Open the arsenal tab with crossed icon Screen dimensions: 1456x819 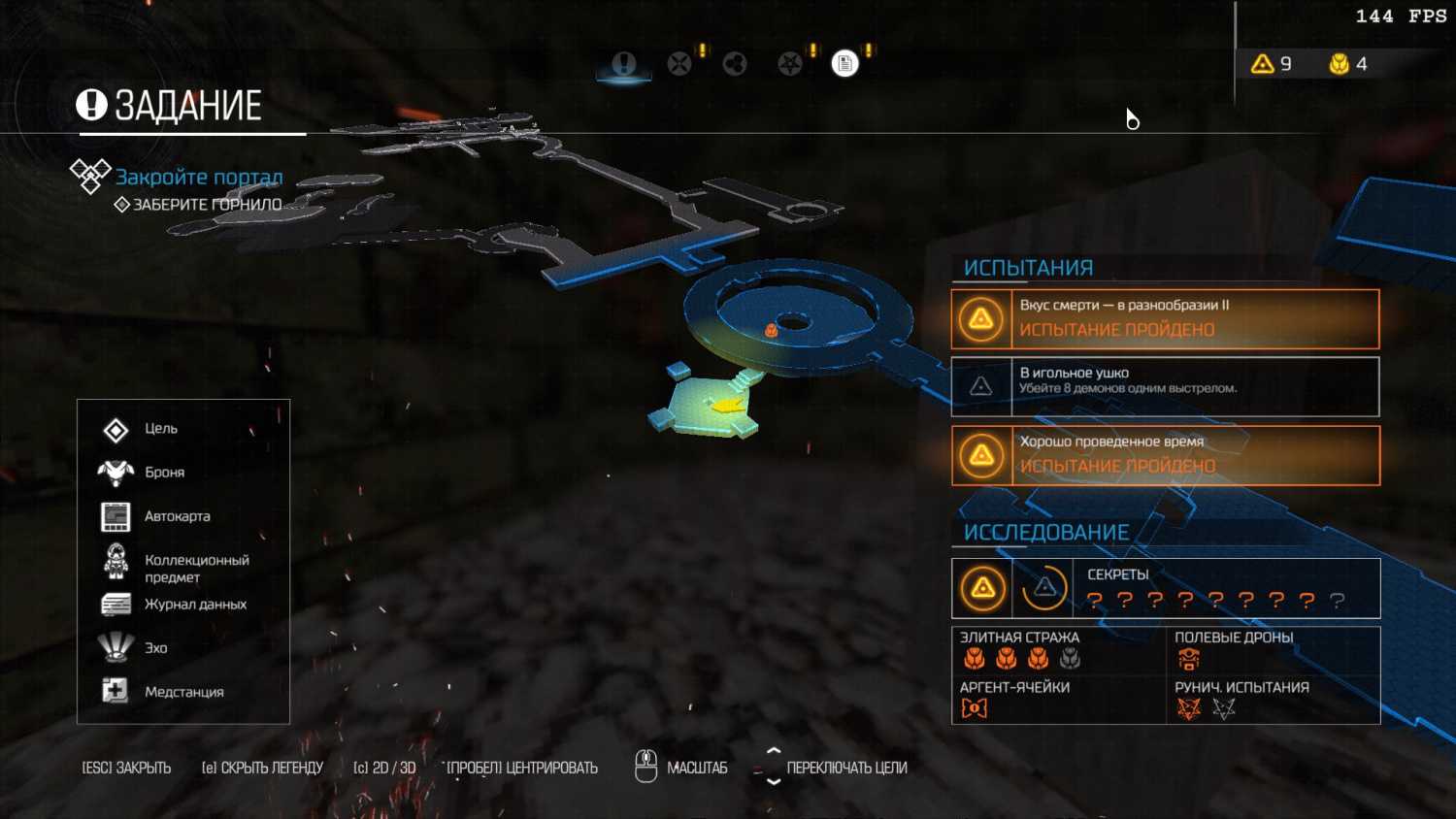click(x=679, y=64)
